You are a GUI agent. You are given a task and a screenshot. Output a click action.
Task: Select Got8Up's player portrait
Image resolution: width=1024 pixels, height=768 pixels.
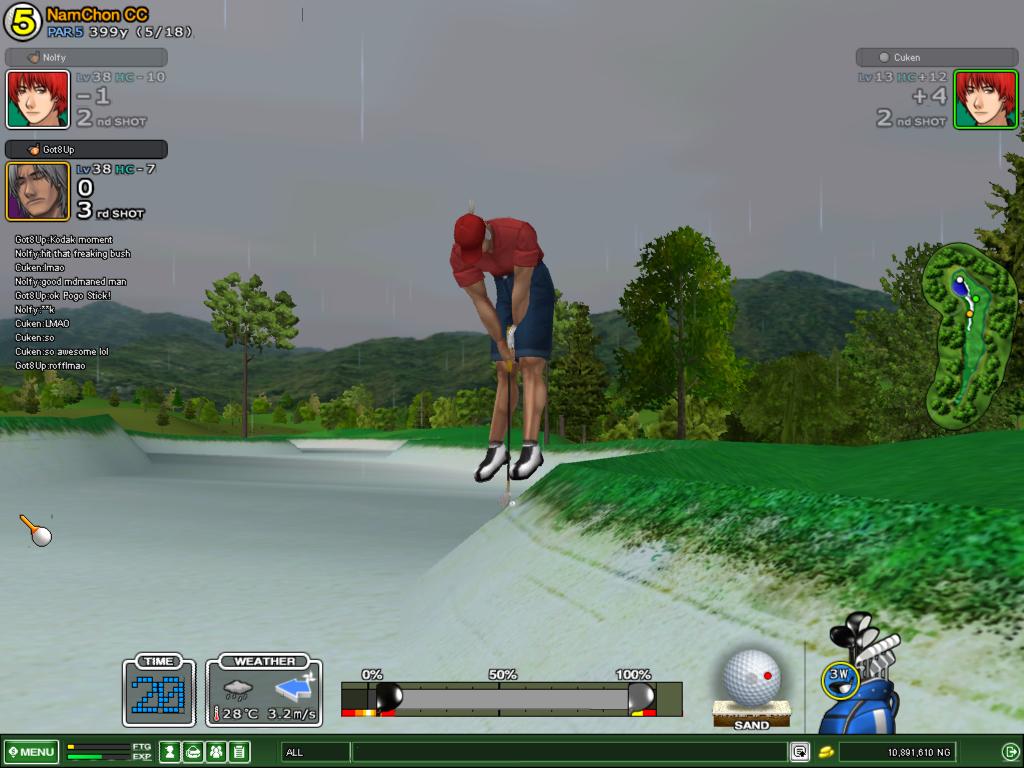click(38, 191)
